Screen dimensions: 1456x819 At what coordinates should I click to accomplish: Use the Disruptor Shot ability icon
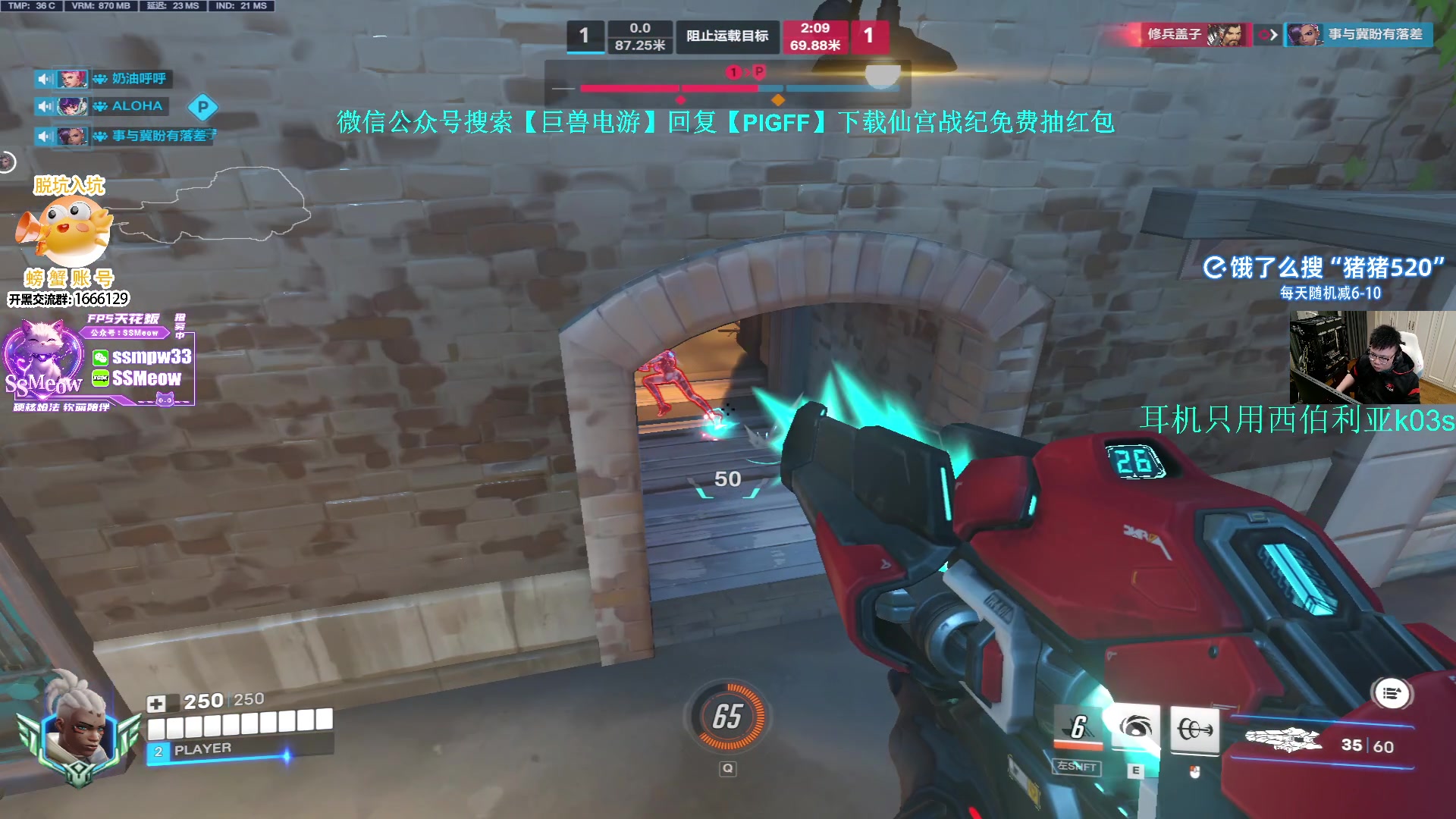pos(1134,728)
